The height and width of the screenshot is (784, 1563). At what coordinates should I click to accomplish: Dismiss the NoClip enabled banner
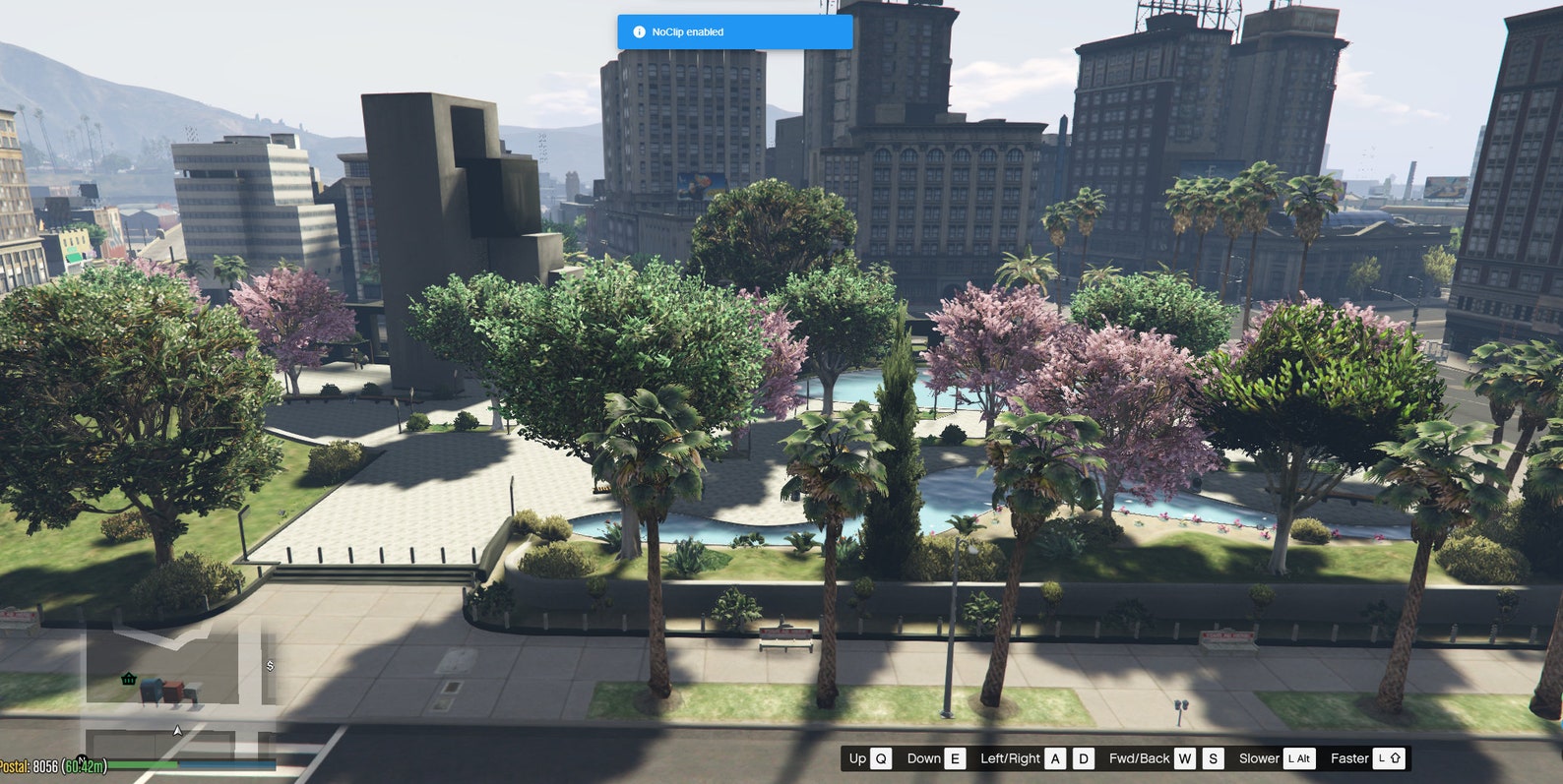733,31
